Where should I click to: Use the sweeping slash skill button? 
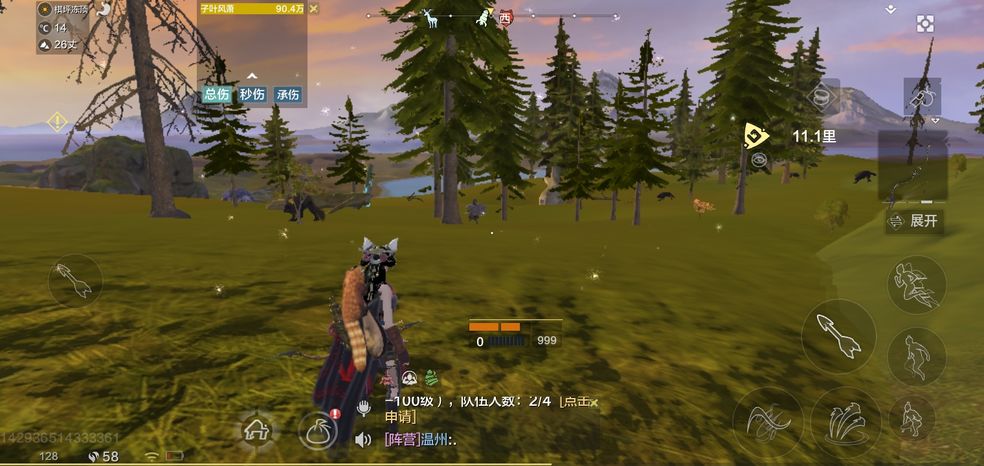click(767, 422)
